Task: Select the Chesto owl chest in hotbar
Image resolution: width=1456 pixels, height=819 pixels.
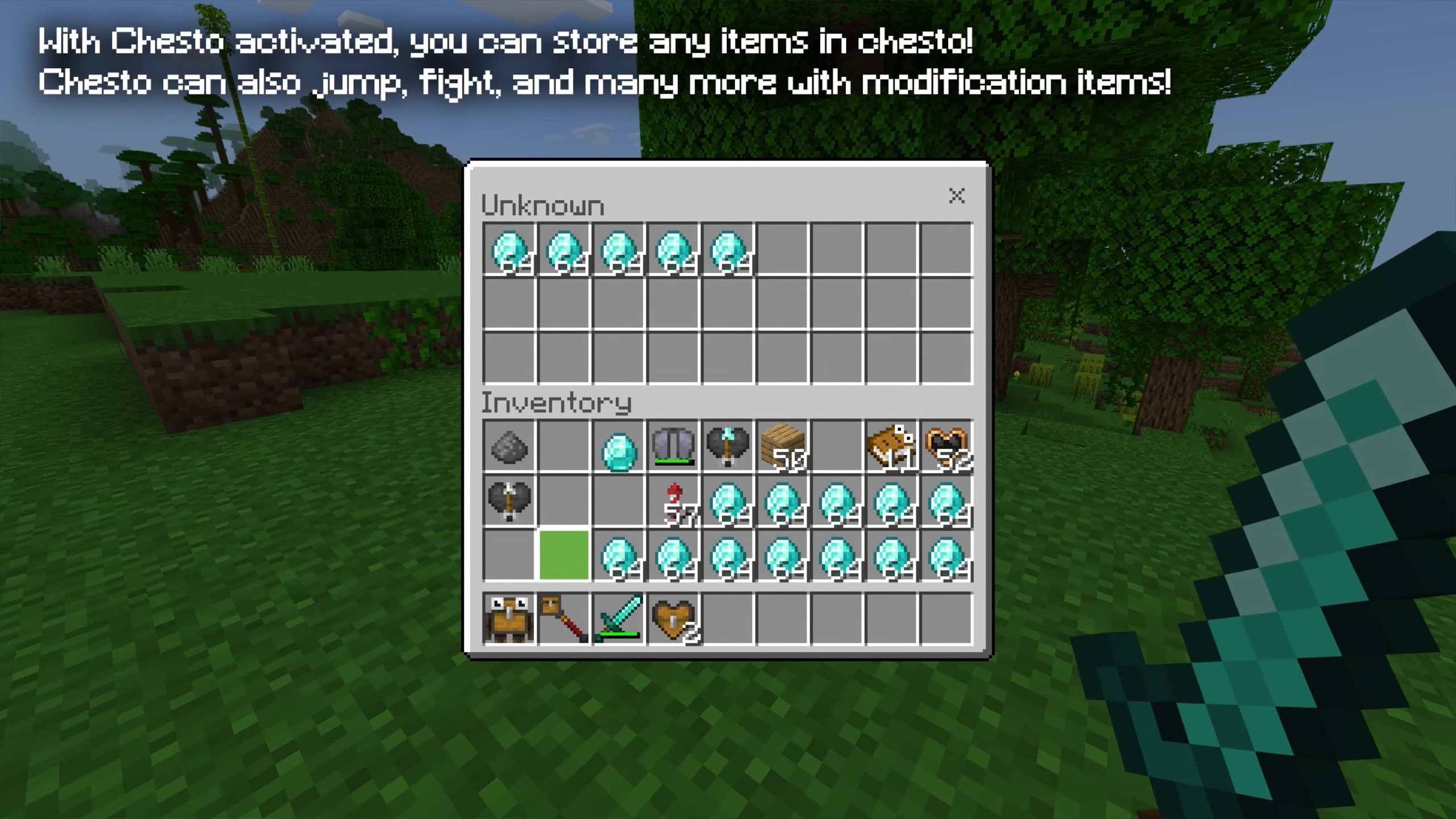Action: point(509,619)
